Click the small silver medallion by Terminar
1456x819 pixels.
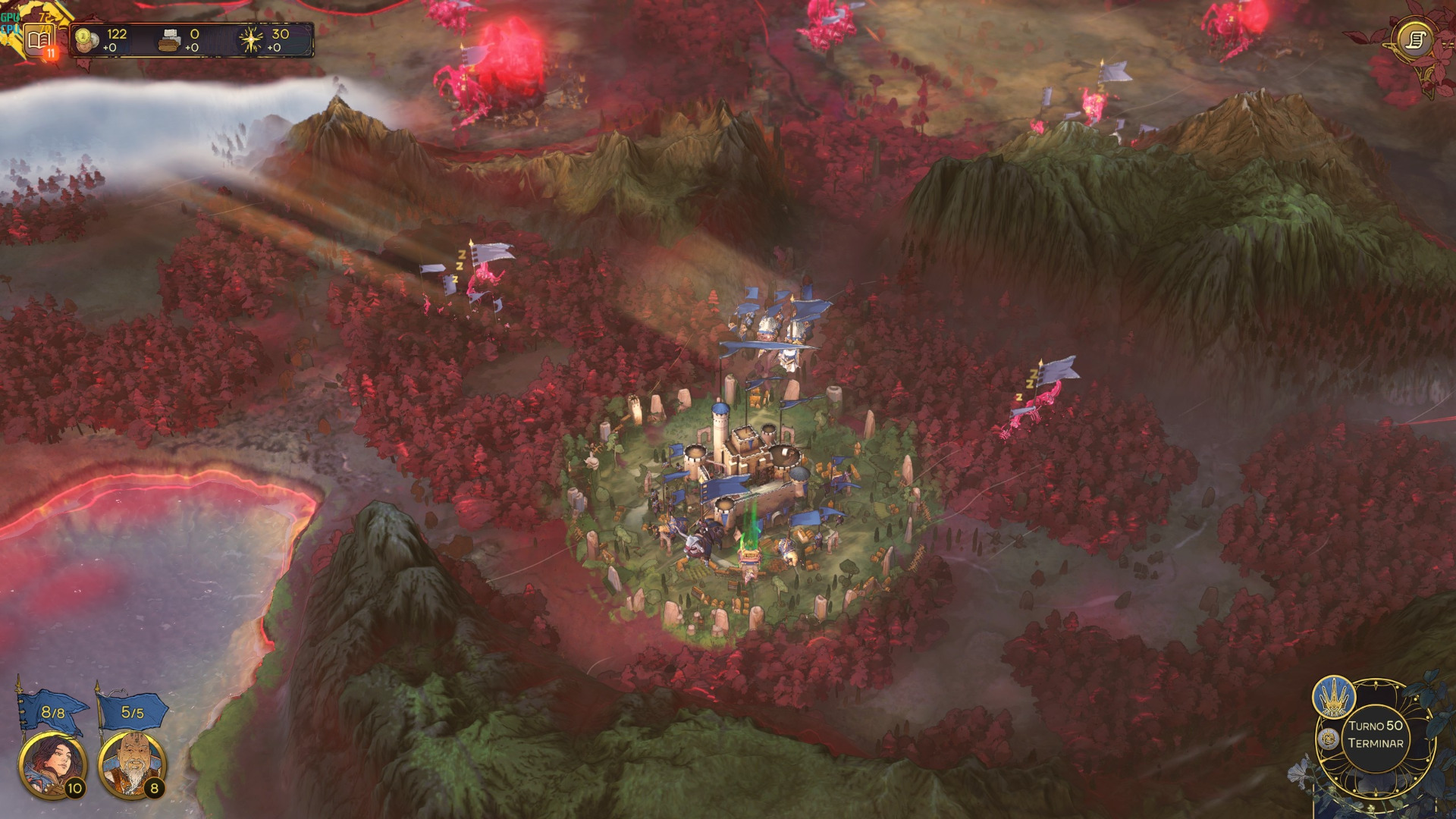[1328, 739]
